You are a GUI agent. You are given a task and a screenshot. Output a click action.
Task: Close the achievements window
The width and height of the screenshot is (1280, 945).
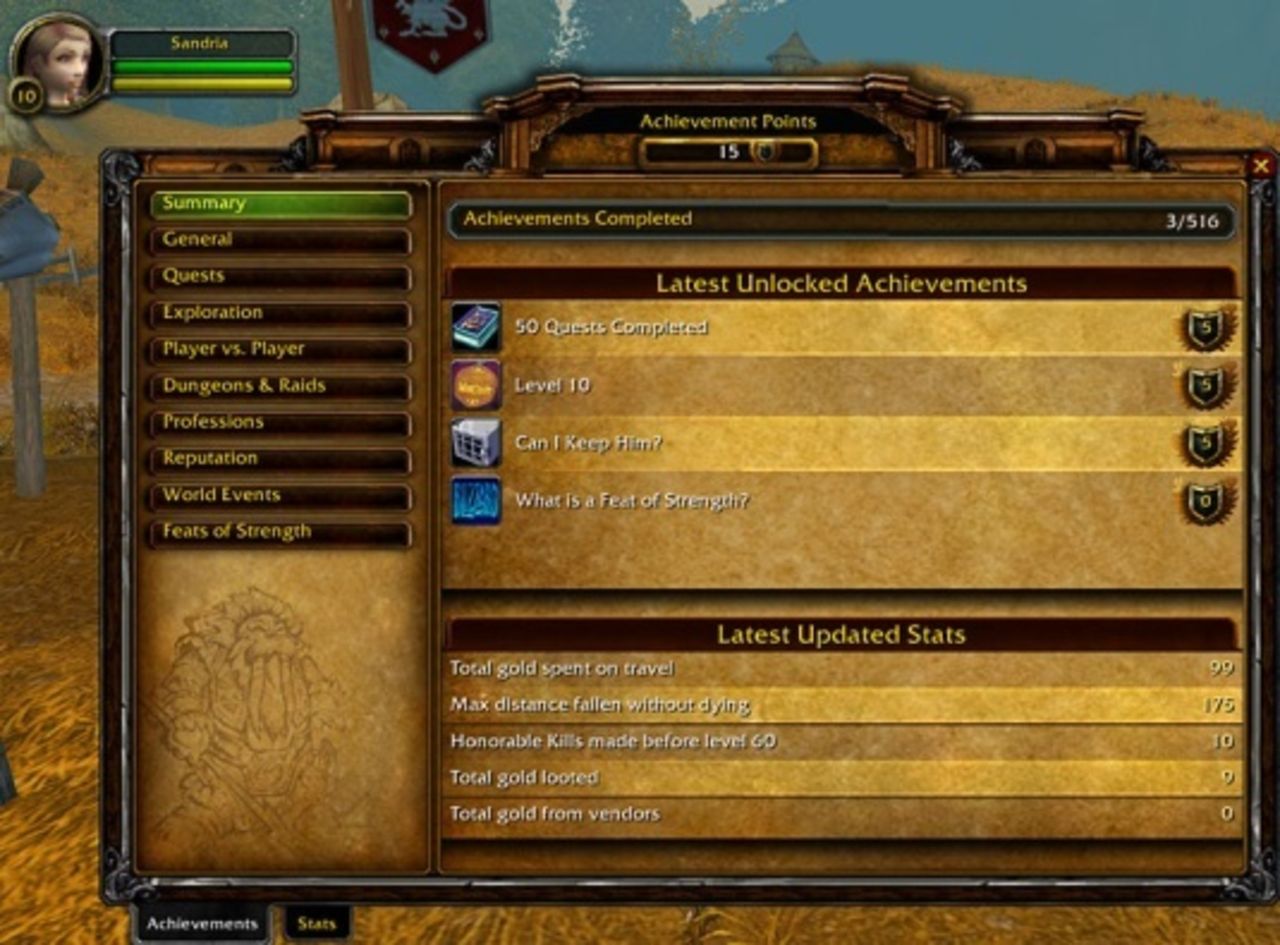coord(1261,166)
